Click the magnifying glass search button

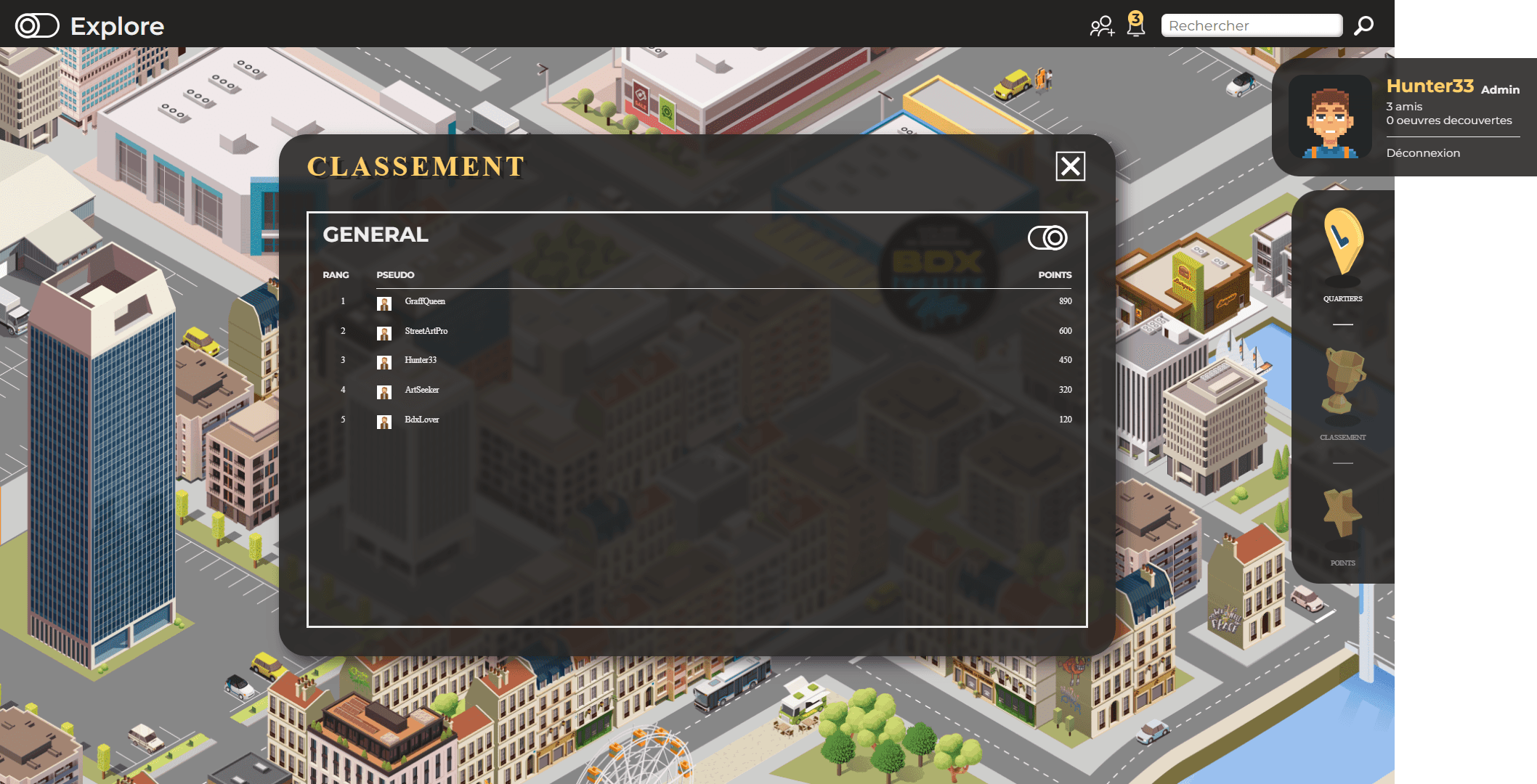(x=1363, y=25)
